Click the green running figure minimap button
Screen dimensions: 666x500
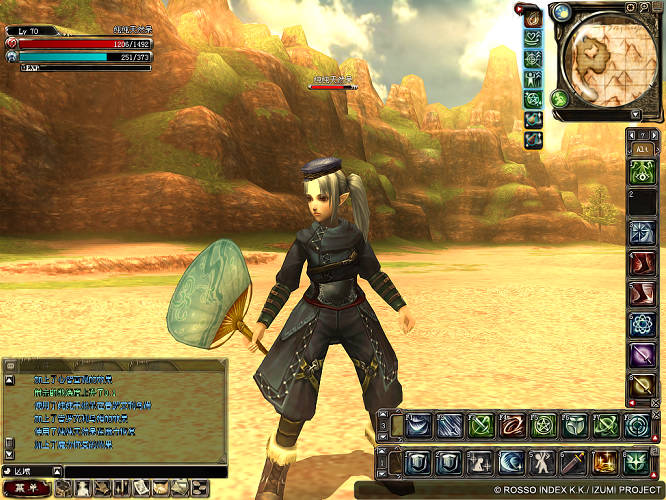pyautogui.click(x=560, y=98)
